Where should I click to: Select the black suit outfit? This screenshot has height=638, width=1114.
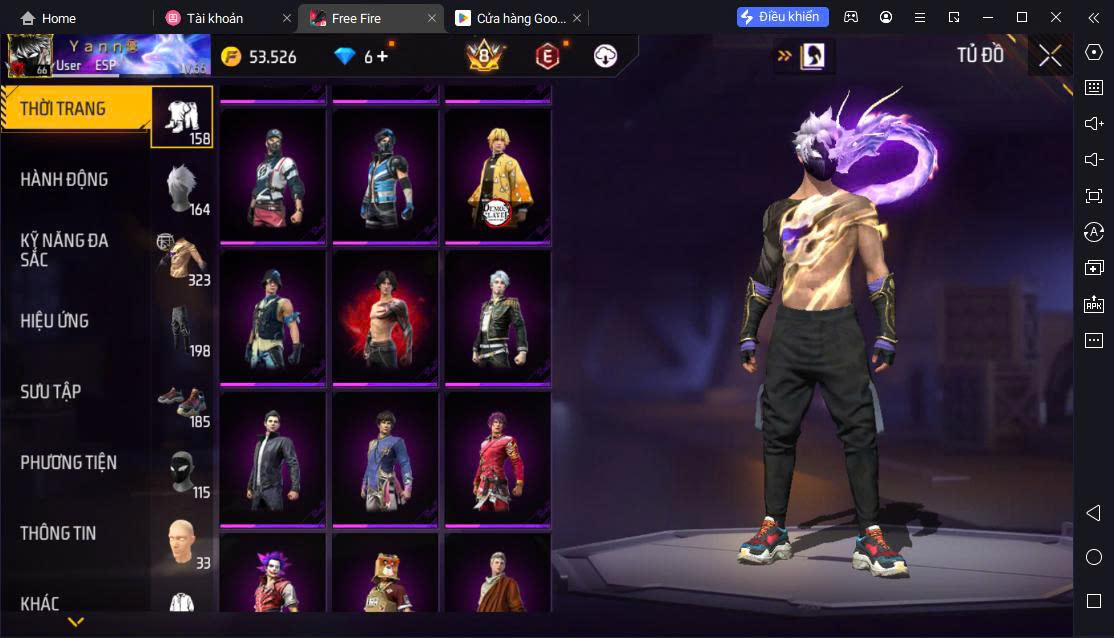pyautogui.click(x=273, y=458)
